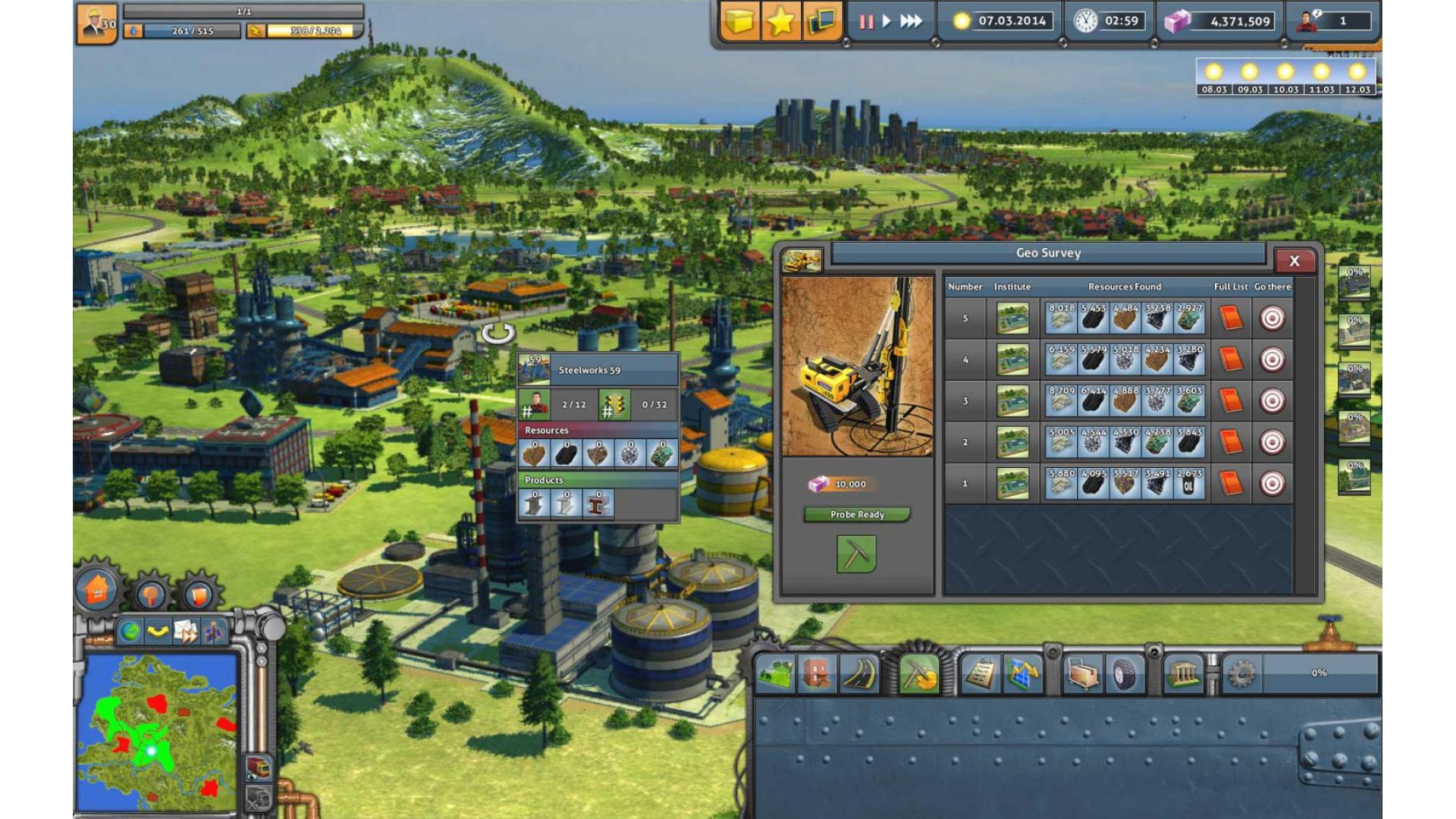The width and height of the screenshot is (1456, 819).
Task: Go to the survey number 3 location
Action: tap(1272, 400)
